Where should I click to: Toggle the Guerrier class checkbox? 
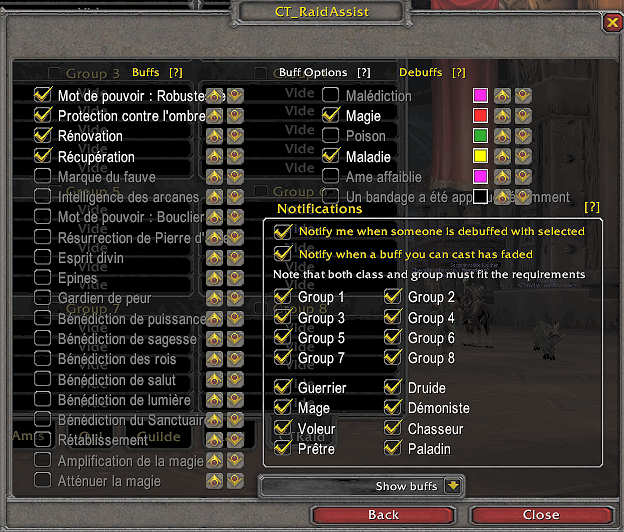click(x=283, y=388)
